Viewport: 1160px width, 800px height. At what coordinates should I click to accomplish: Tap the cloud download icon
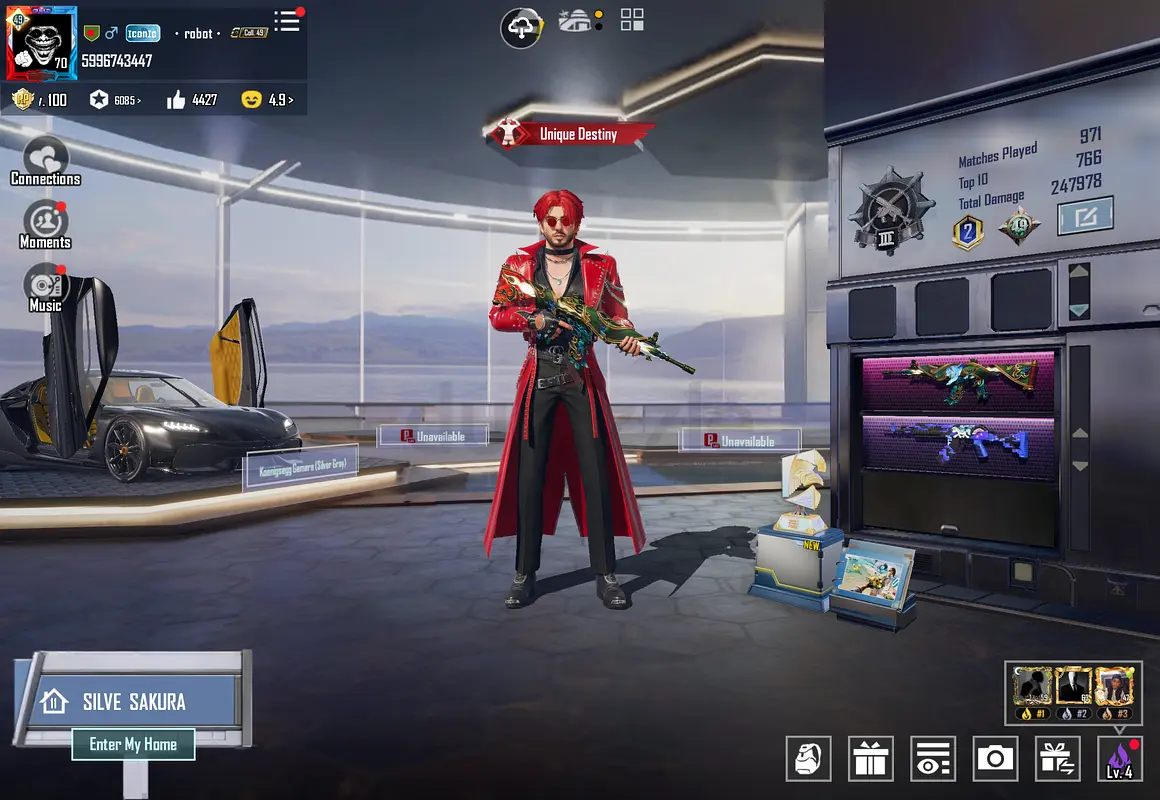pos(521,27)
